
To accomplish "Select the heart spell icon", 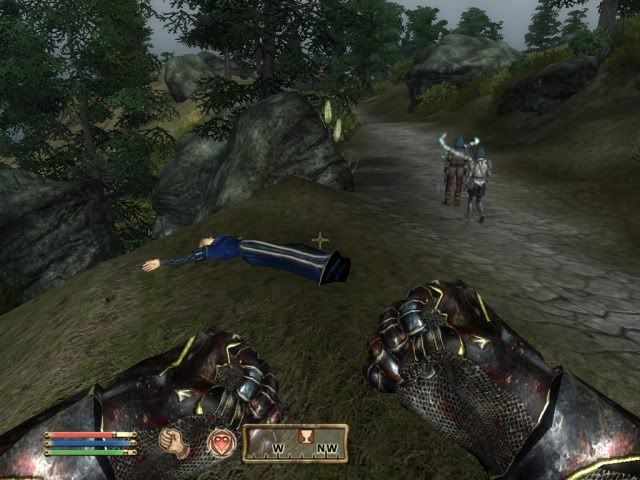I will point(221,442).
